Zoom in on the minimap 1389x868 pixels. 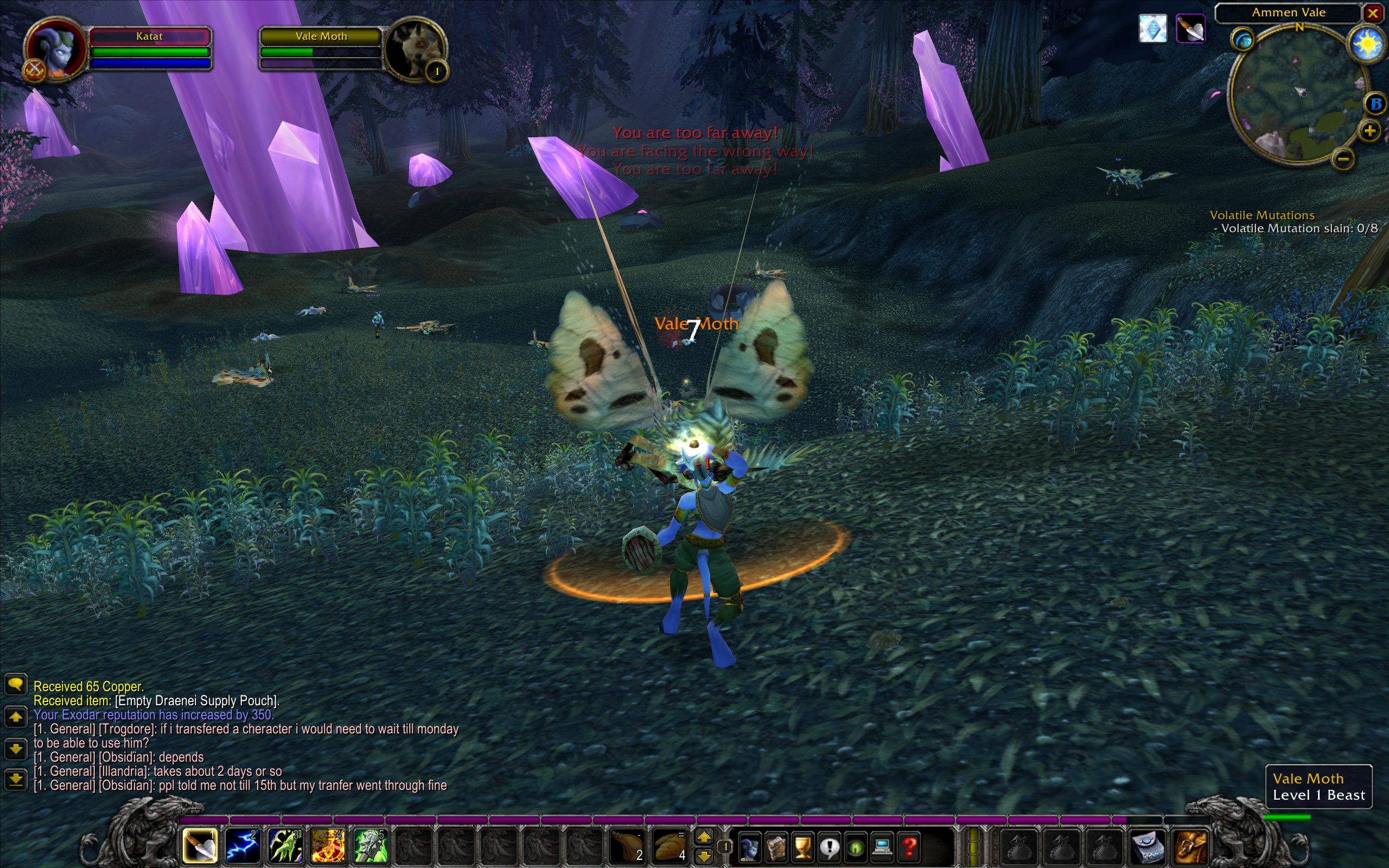click(1370, 131)
